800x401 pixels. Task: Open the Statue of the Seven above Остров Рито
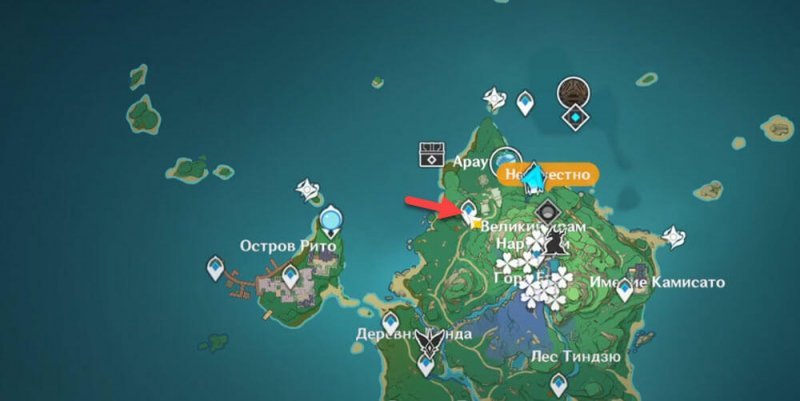[x=331, y=217]
